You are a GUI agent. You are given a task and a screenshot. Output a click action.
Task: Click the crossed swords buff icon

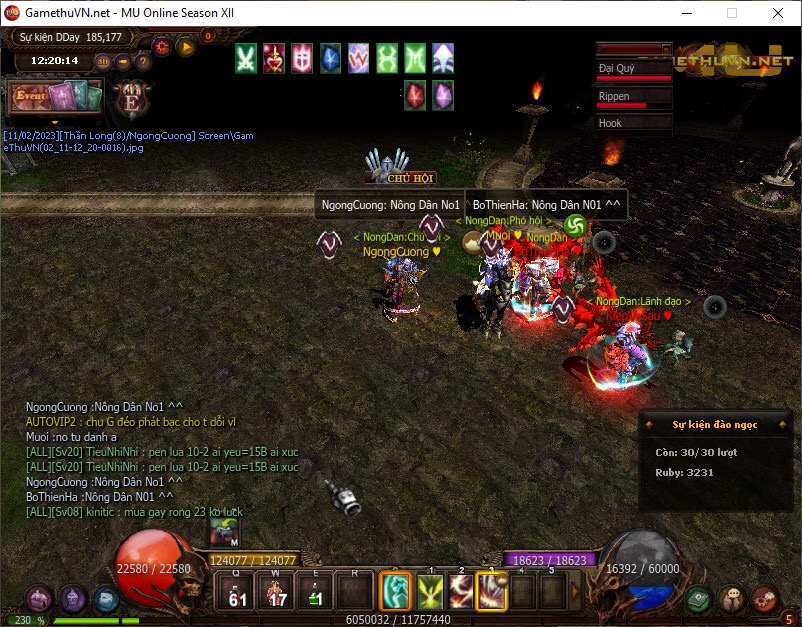point(245,58)
